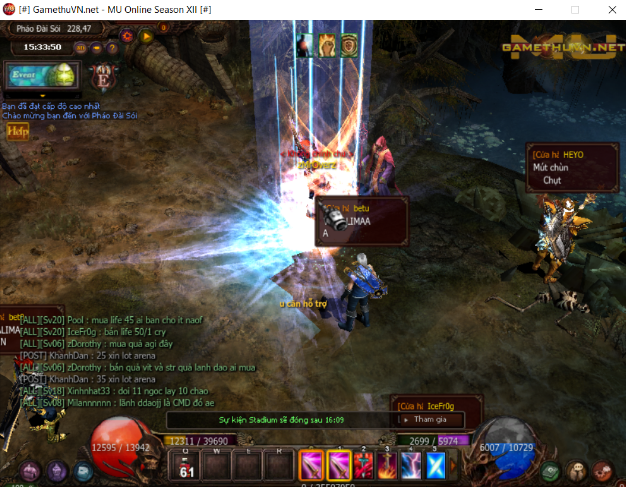Activate the blue X skill icon
Screen dimensions: 626x487
[x=436, y=464]
